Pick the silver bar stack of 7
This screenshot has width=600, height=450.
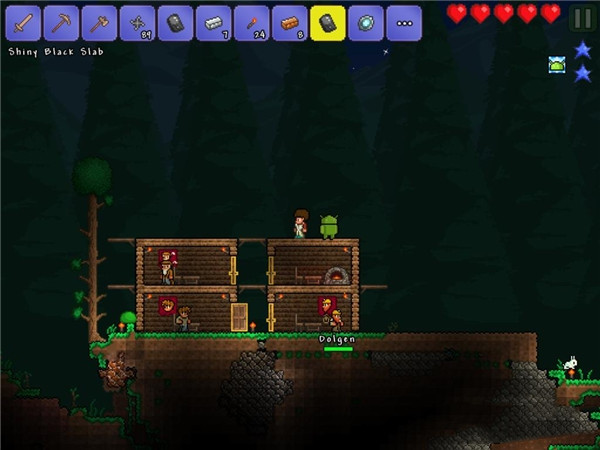point(212,22)
